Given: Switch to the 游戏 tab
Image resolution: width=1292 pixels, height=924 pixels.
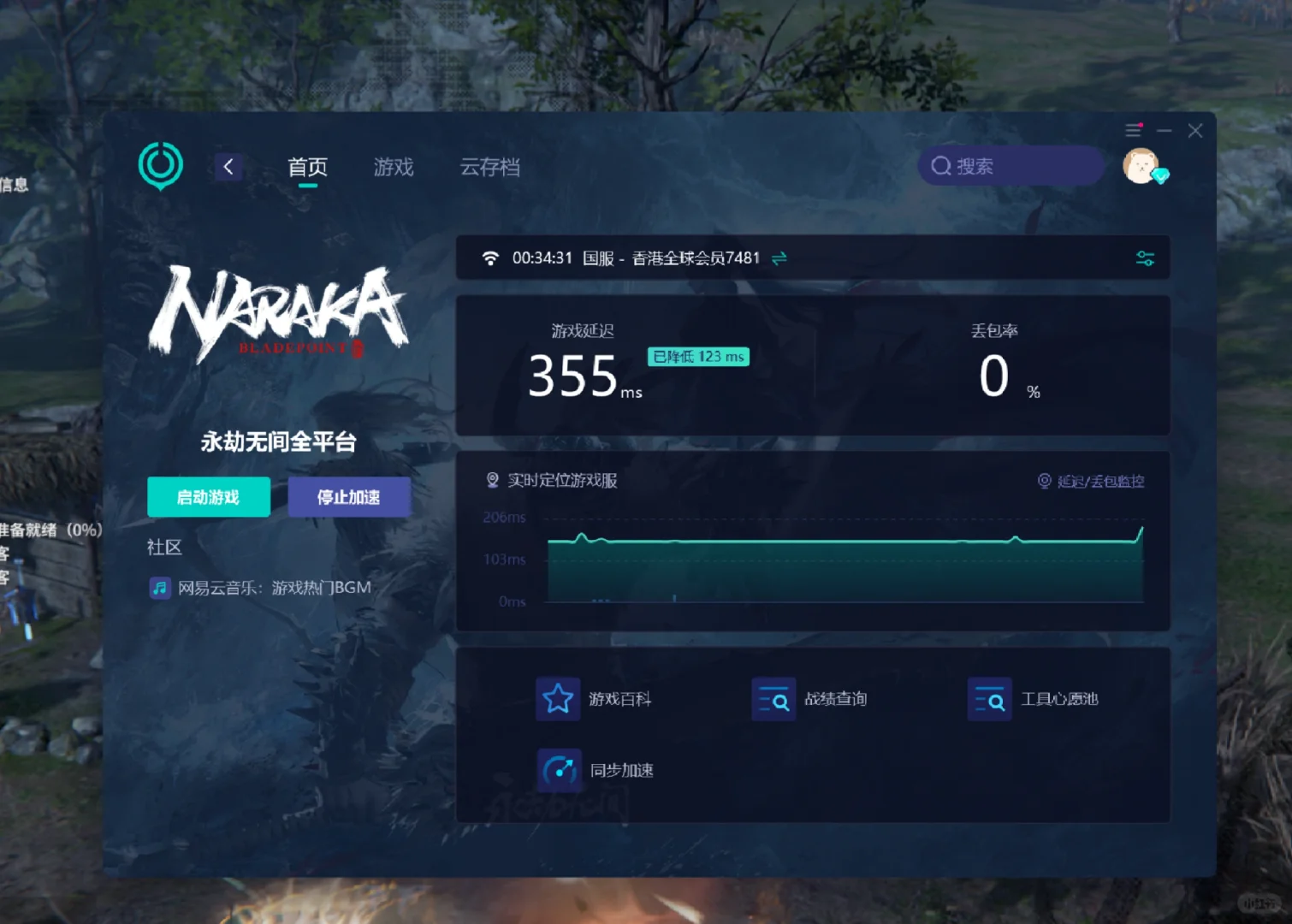Looking at the screenshot, I should [x=393, y=167].
